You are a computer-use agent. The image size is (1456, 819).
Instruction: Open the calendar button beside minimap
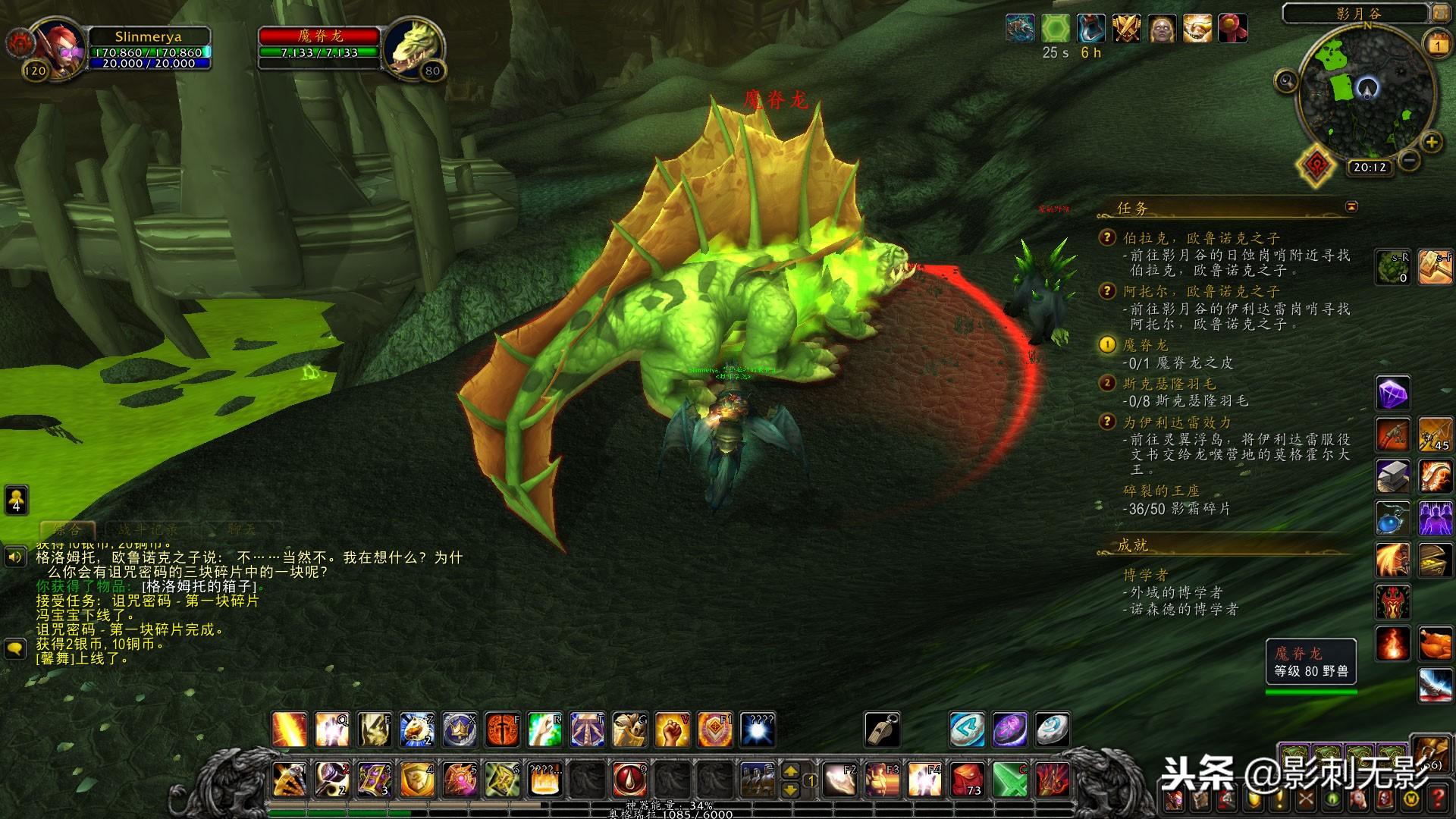[x=1438, y=45]
